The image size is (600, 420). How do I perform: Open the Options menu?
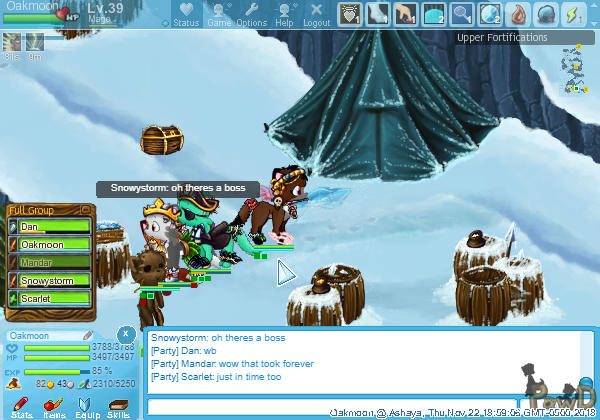[251, 14]
